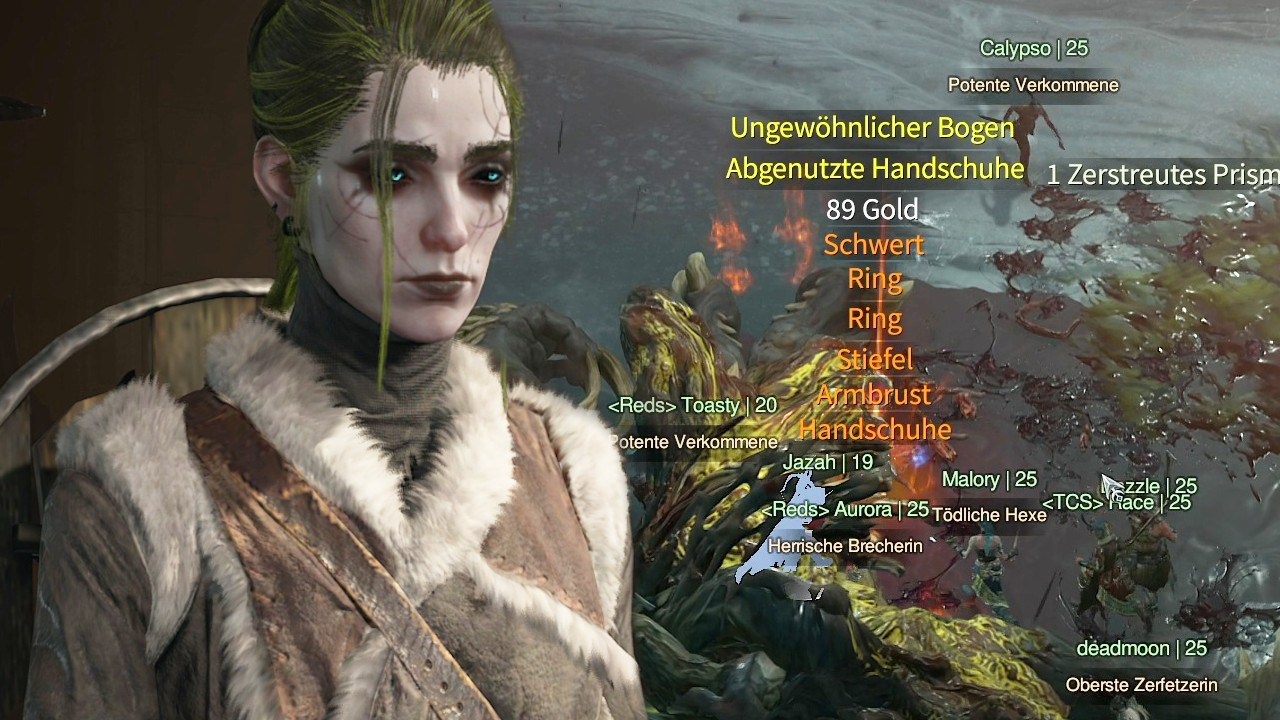1280x720 pixels.
Task: Pick up the Abgenutzte Handschuhe item
Action: click(875, 169)
